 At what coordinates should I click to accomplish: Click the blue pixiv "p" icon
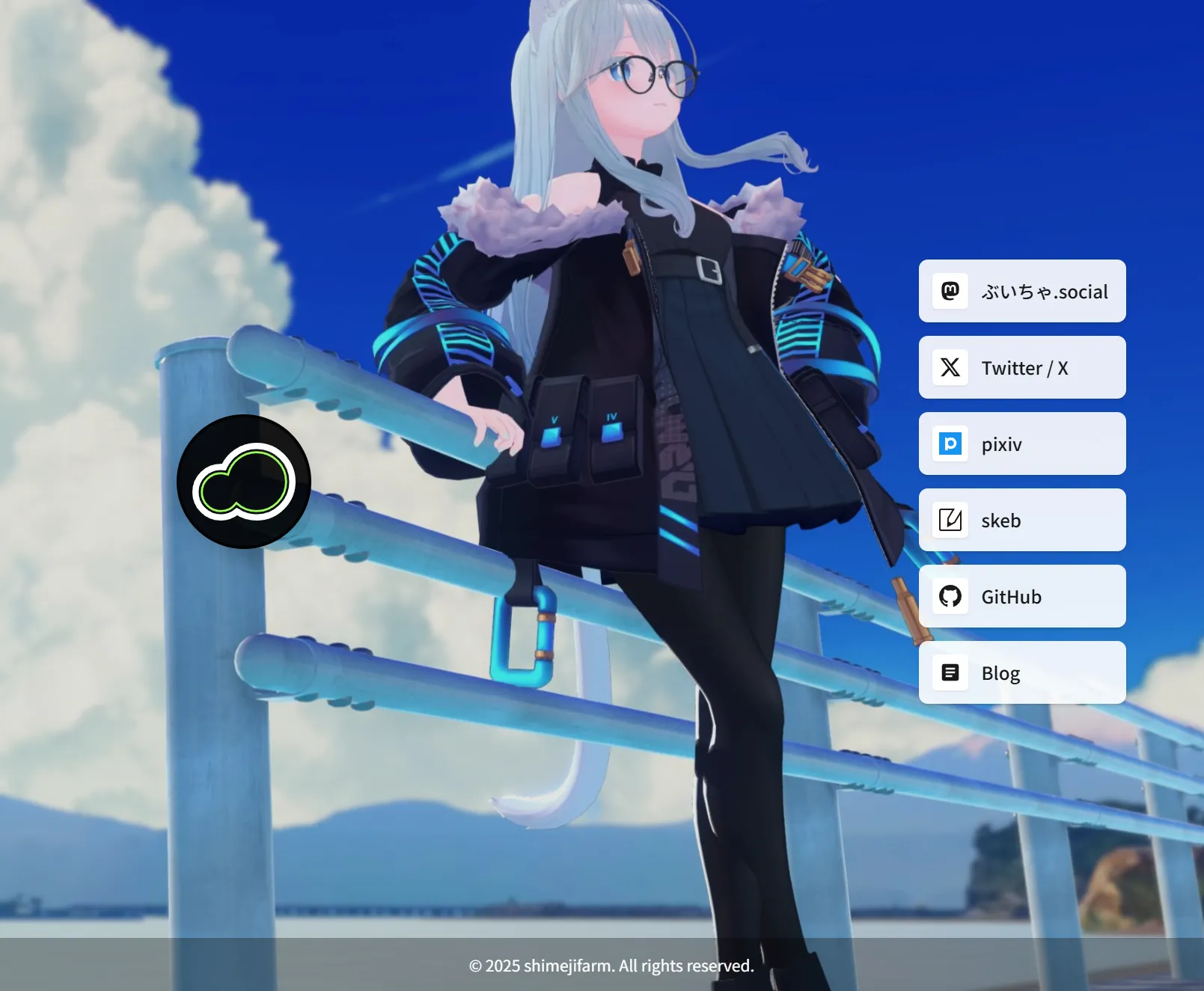(x=950, y=444)
